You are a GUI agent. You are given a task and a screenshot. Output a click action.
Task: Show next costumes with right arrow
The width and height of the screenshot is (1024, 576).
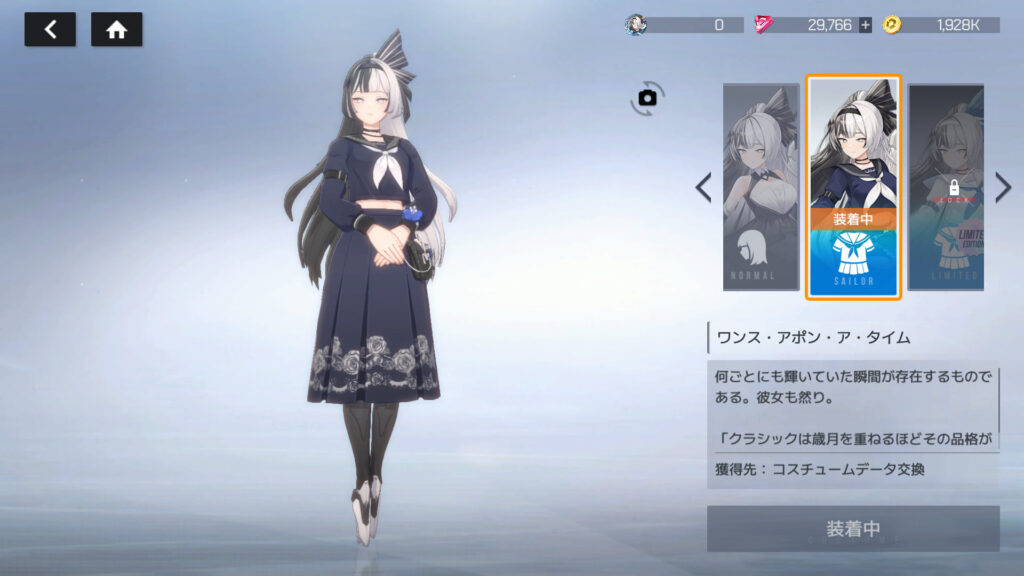click(x=1003, y=187)
